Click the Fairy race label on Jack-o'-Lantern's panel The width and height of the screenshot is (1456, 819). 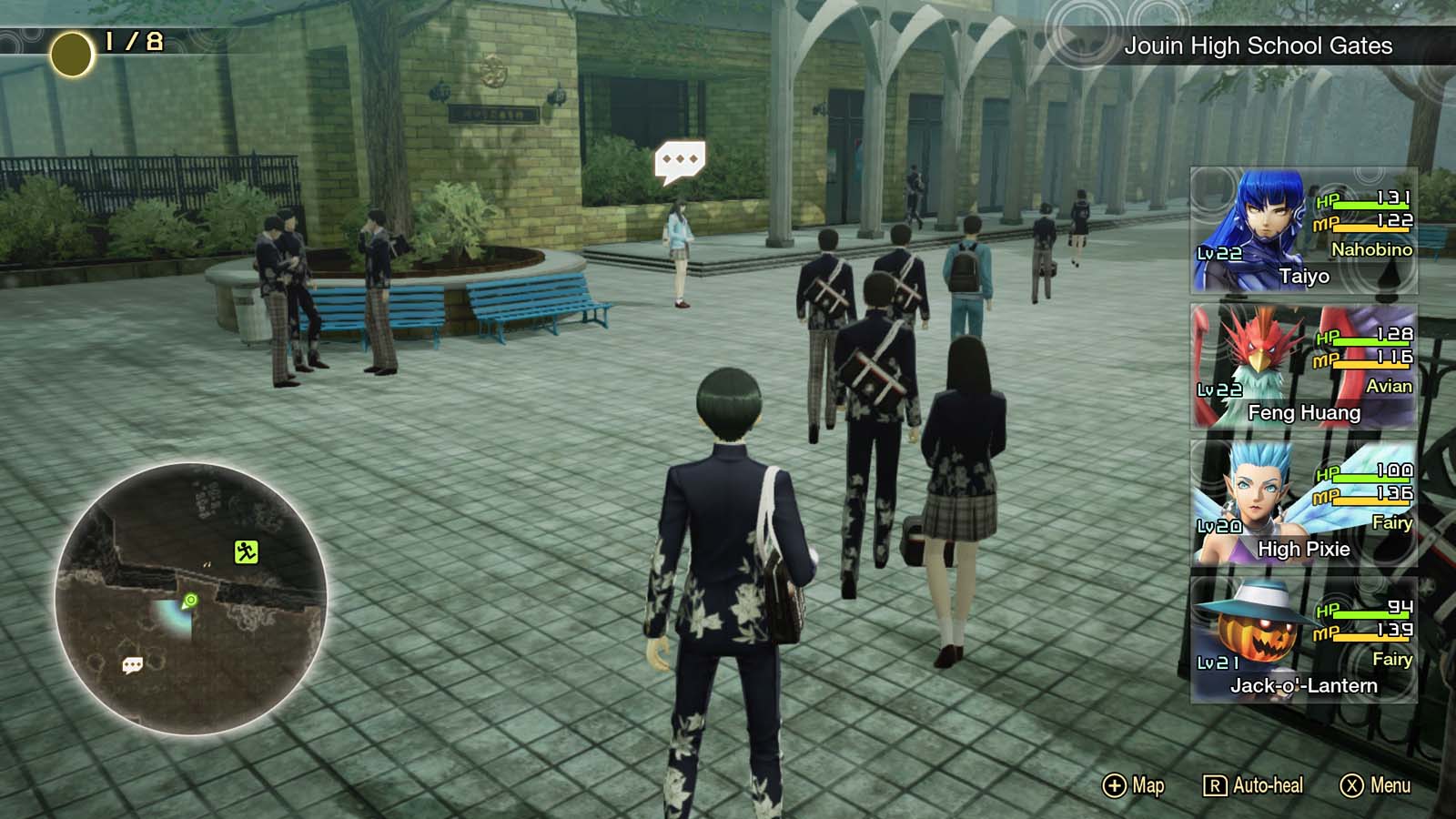point(1391,659)
